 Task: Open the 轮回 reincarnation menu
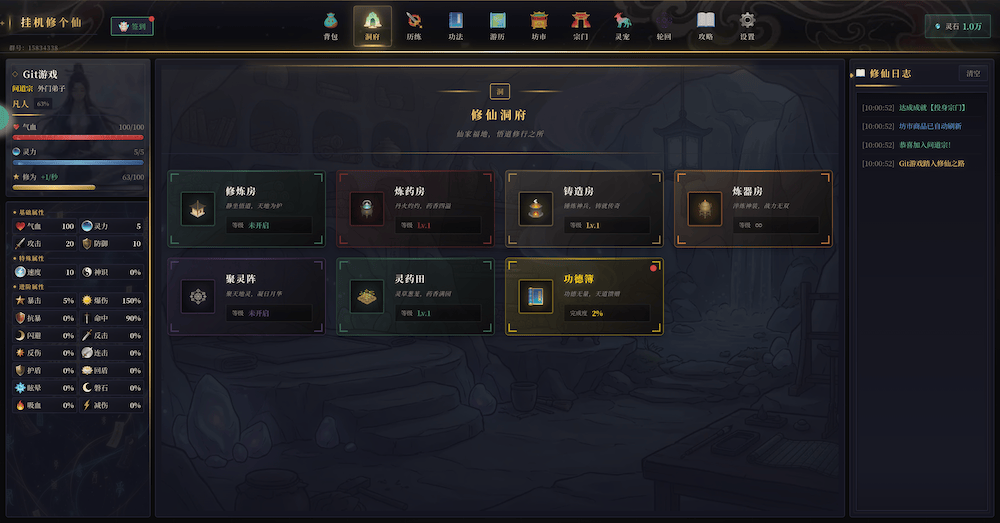point(664,25)
